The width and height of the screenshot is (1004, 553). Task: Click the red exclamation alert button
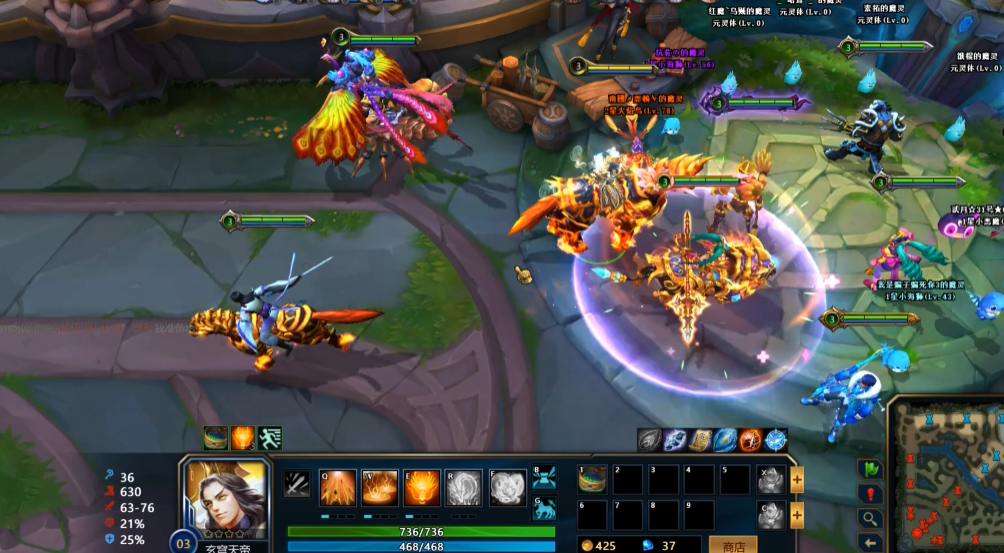870,494
